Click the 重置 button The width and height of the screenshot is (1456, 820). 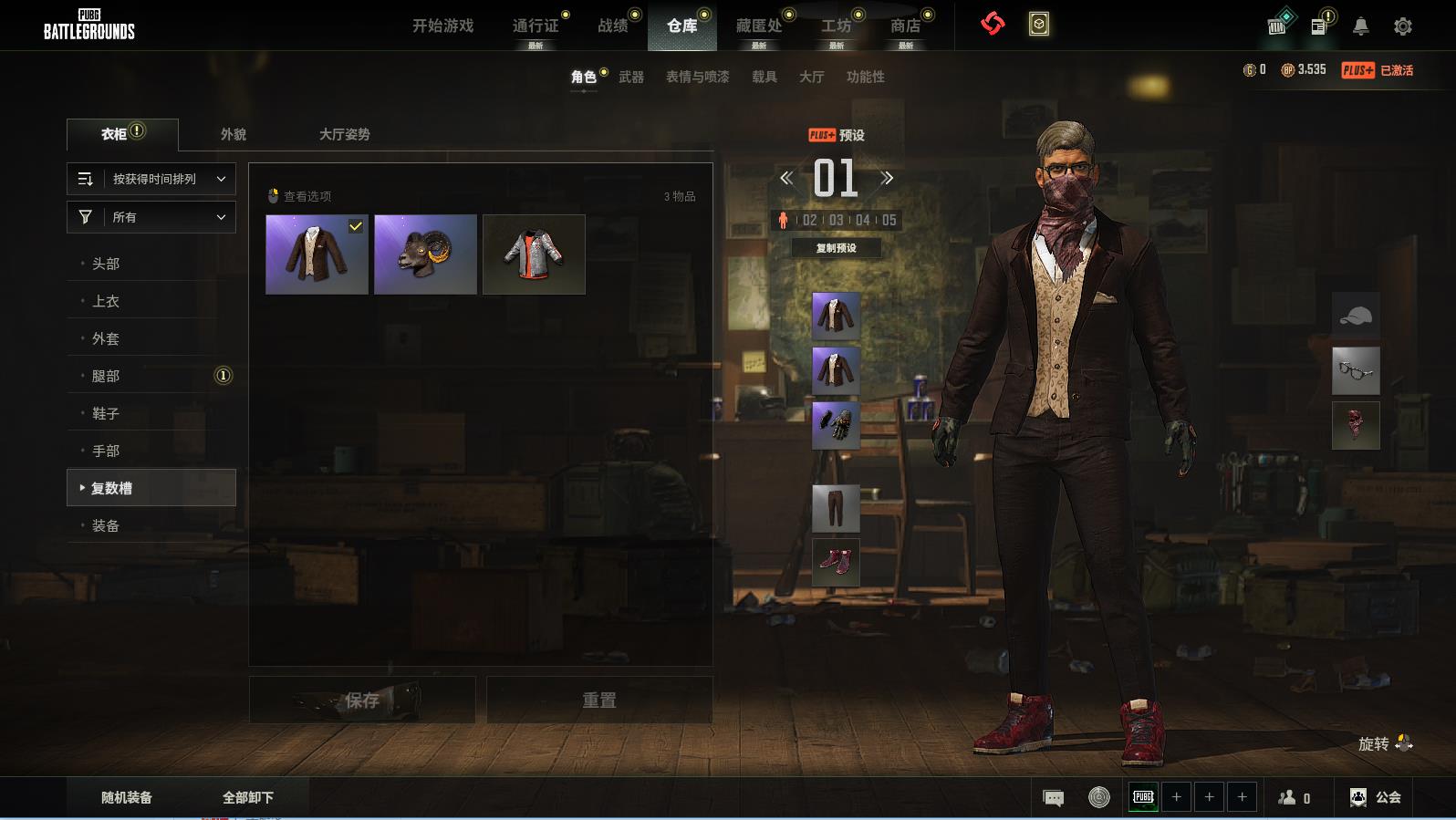pos(599,701)
